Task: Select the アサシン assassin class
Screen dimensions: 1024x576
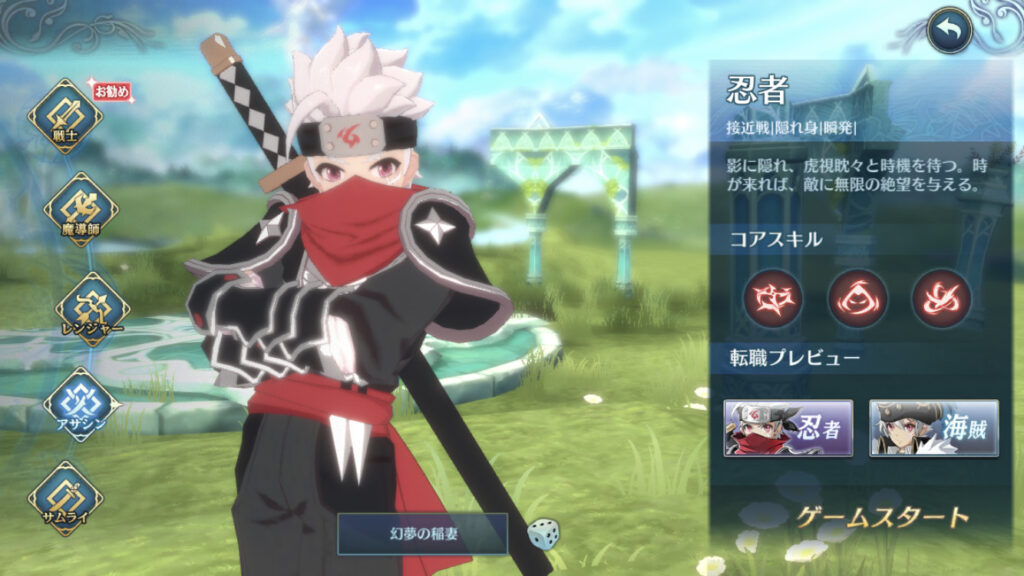Action: 81,404
